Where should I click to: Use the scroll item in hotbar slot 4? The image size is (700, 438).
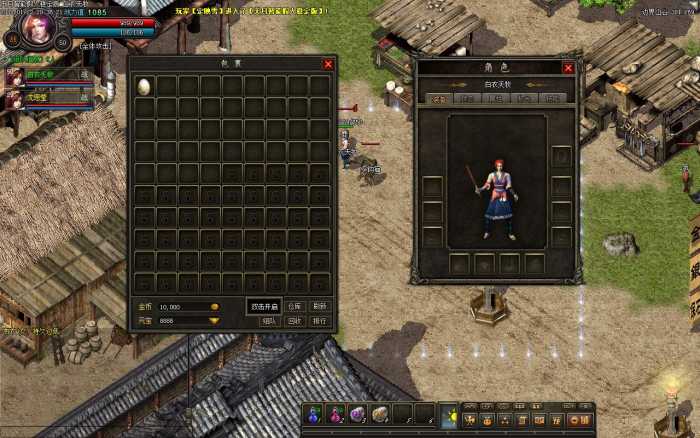[x=380, y=414]
